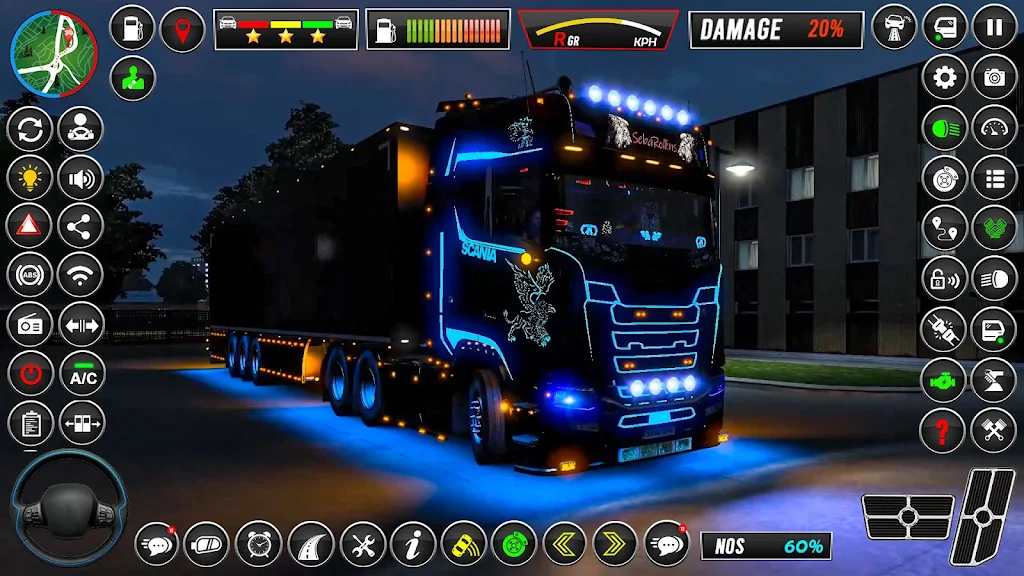Viewport: 1024px width, 576px height.
Task: Open the circular minimap
Action: (53, 53)
